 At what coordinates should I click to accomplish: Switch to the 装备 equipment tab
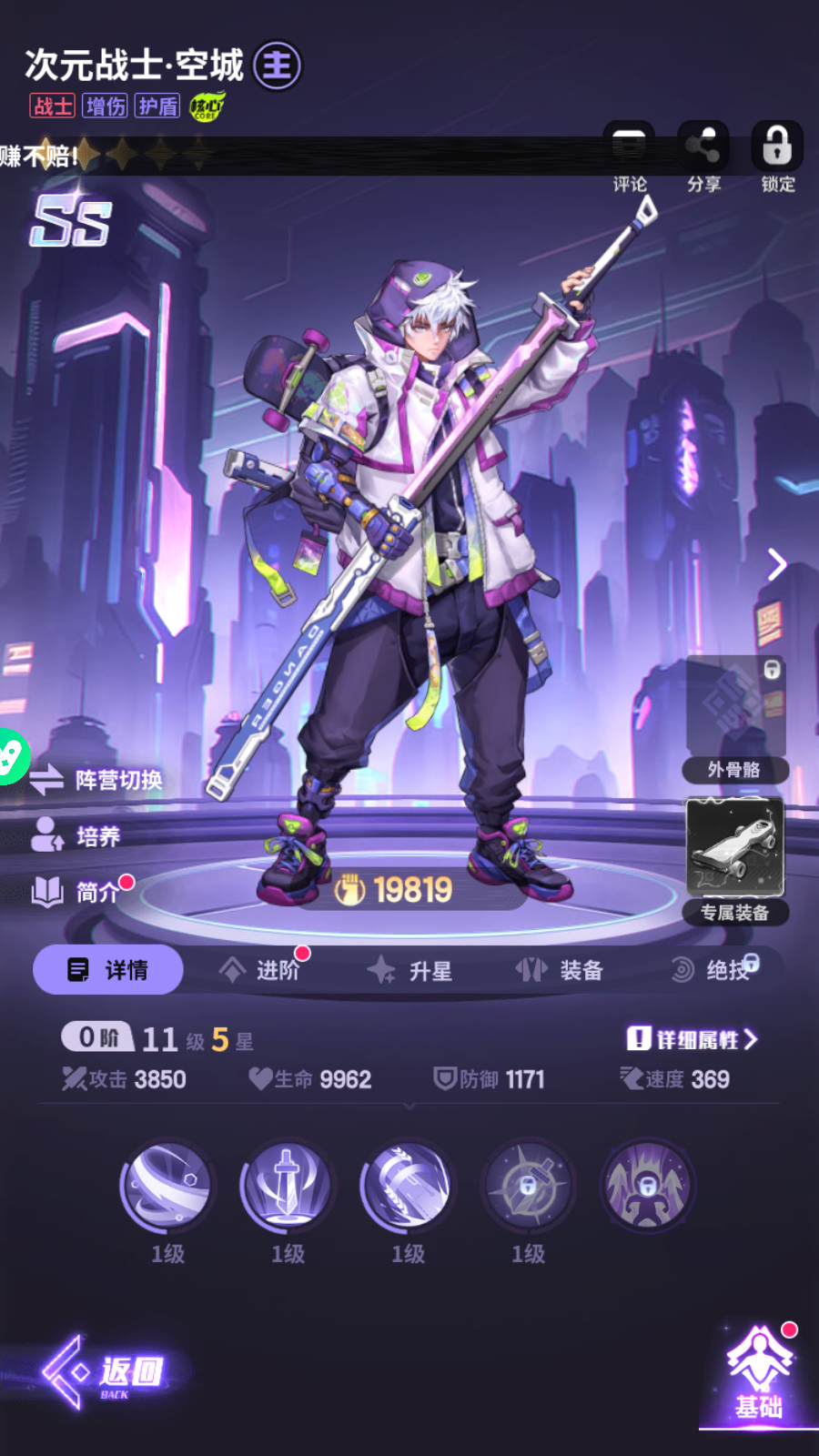(x=560, y=970)
